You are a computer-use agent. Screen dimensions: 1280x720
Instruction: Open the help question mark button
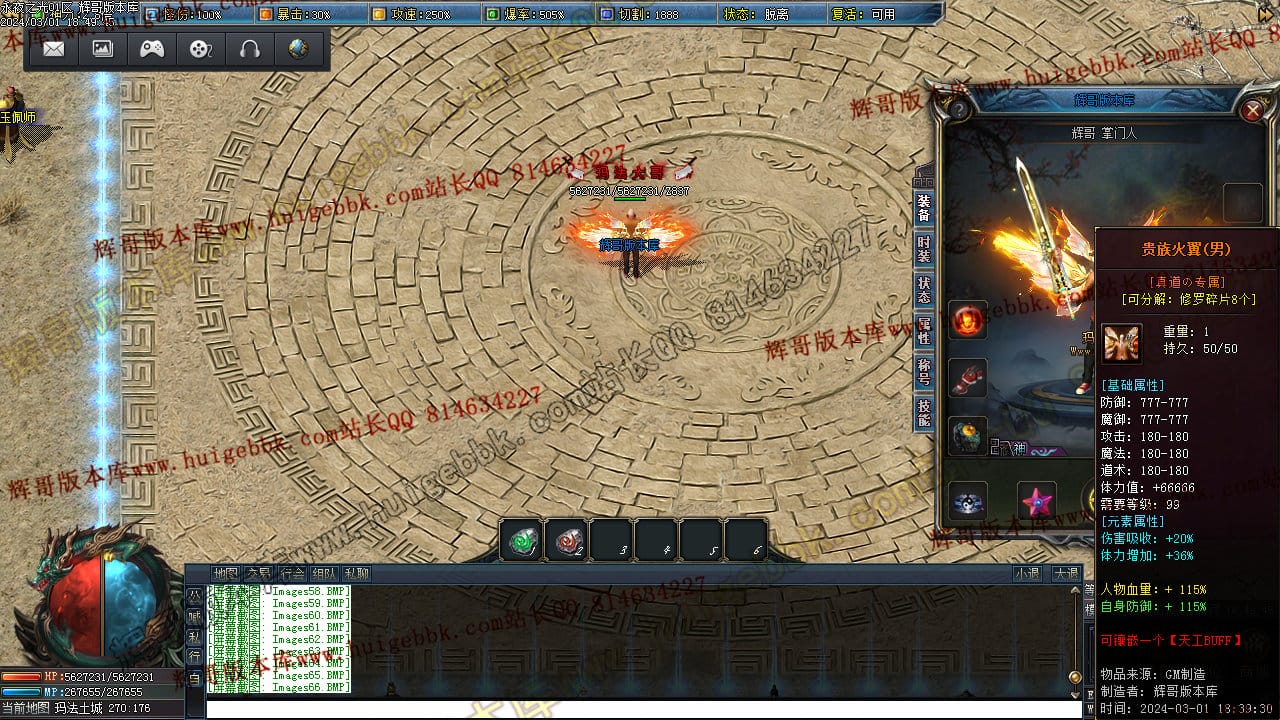959,109
